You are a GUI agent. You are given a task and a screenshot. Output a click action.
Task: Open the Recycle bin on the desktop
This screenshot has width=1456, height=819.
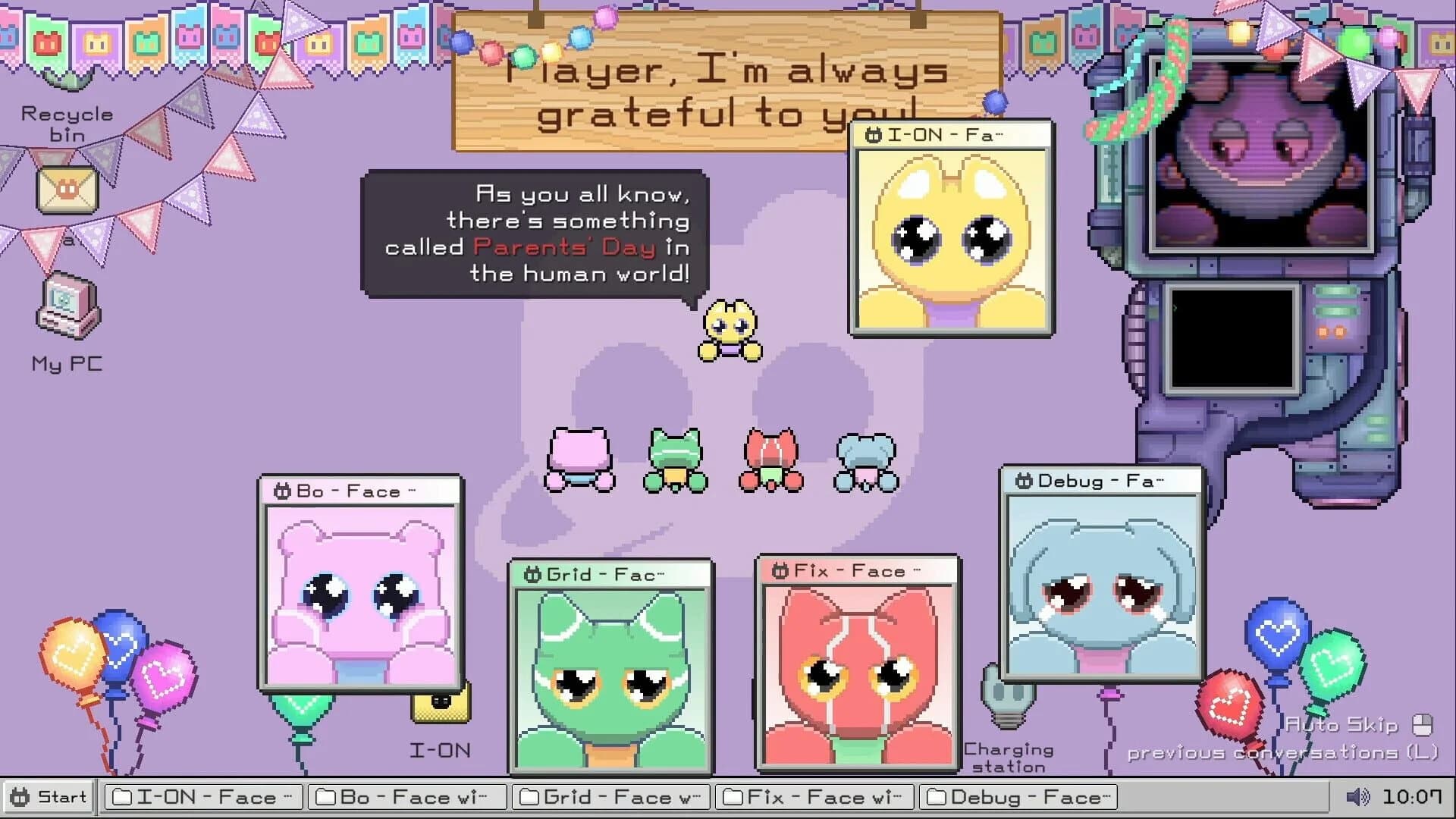coord(68,91)
